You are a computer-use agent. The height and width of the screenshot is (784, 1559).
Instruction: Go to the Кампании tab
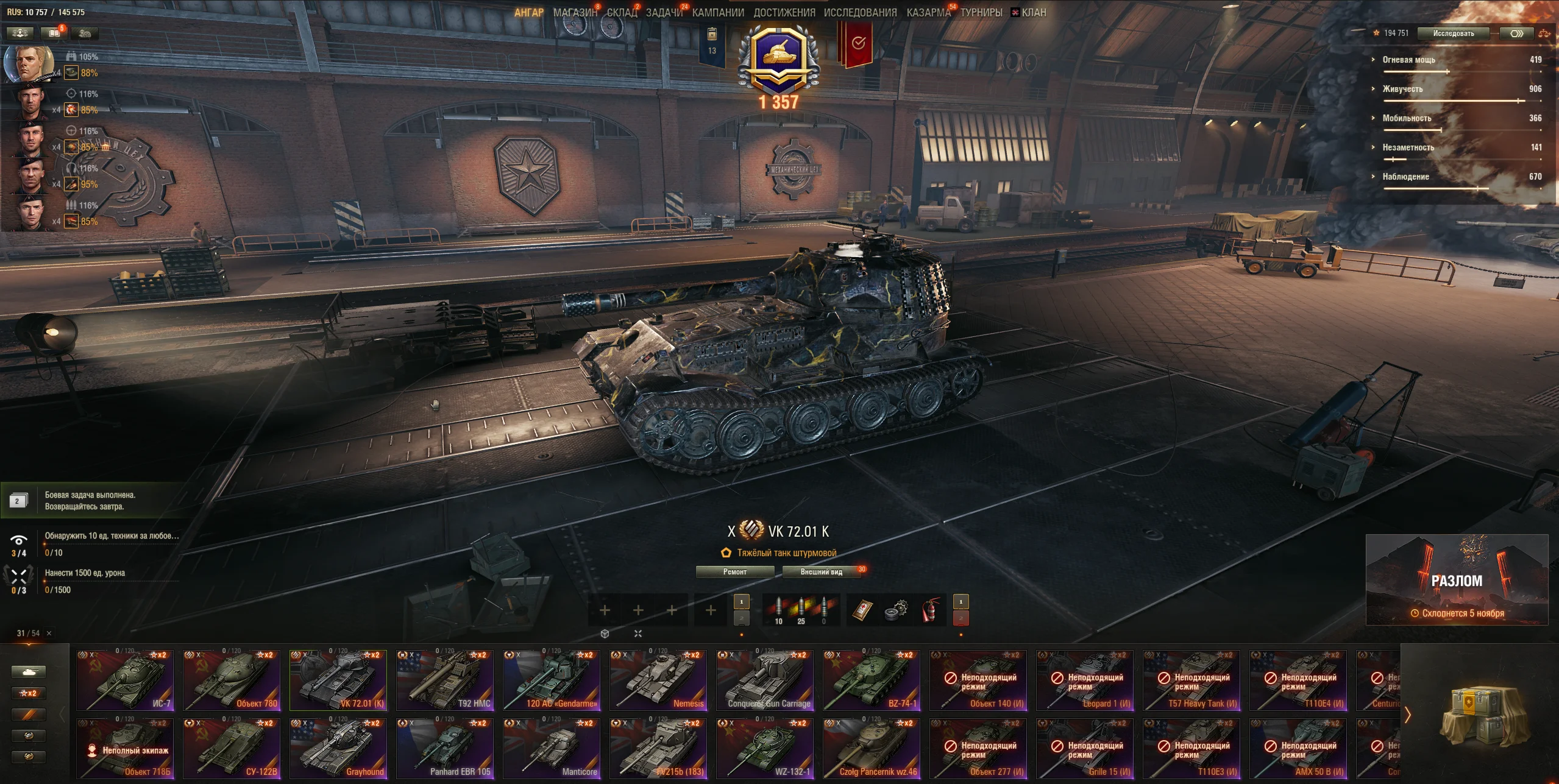tap(718, 12)
